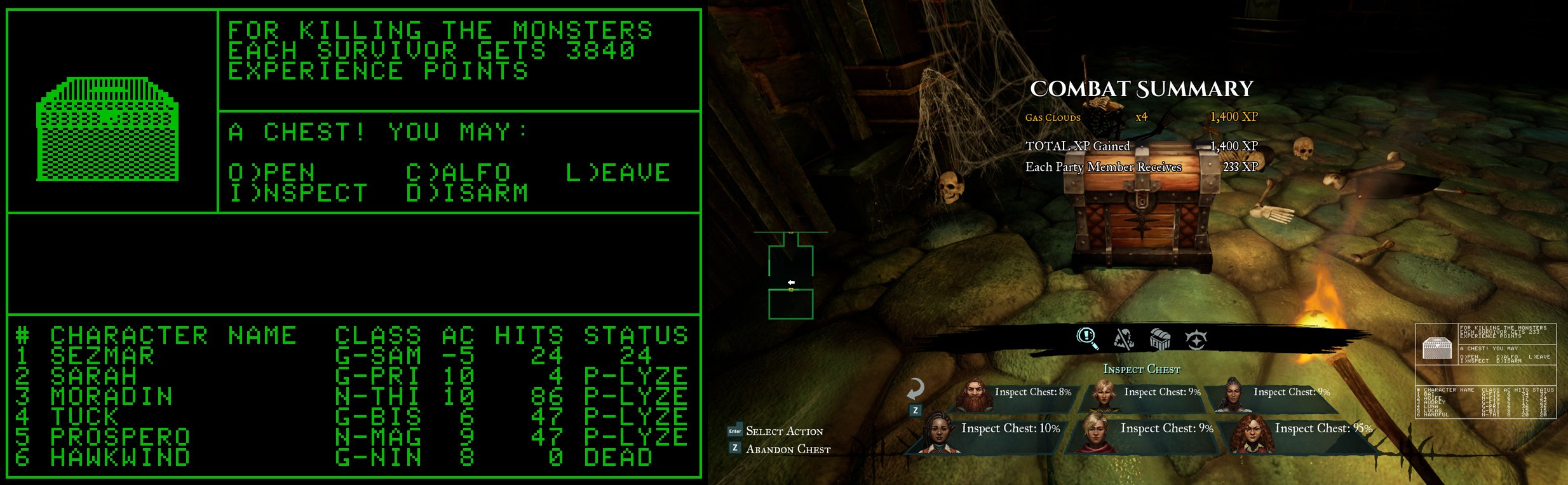Click the Gas Clouds entry in Combat Summary

1054,118
